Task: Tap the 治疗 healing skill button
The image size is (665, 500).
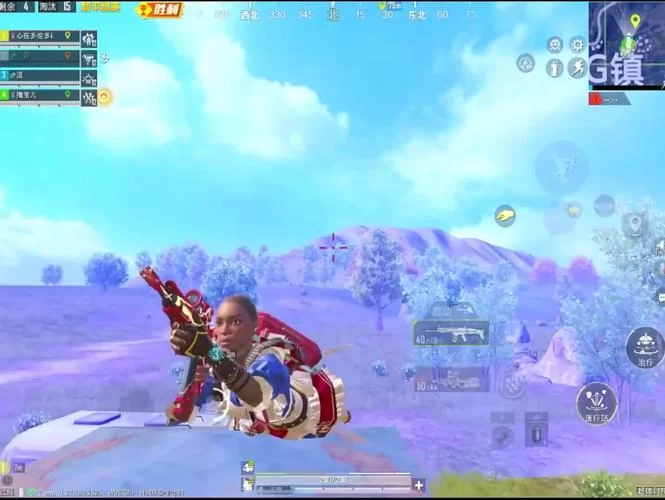Action: (x=645, y=348)
